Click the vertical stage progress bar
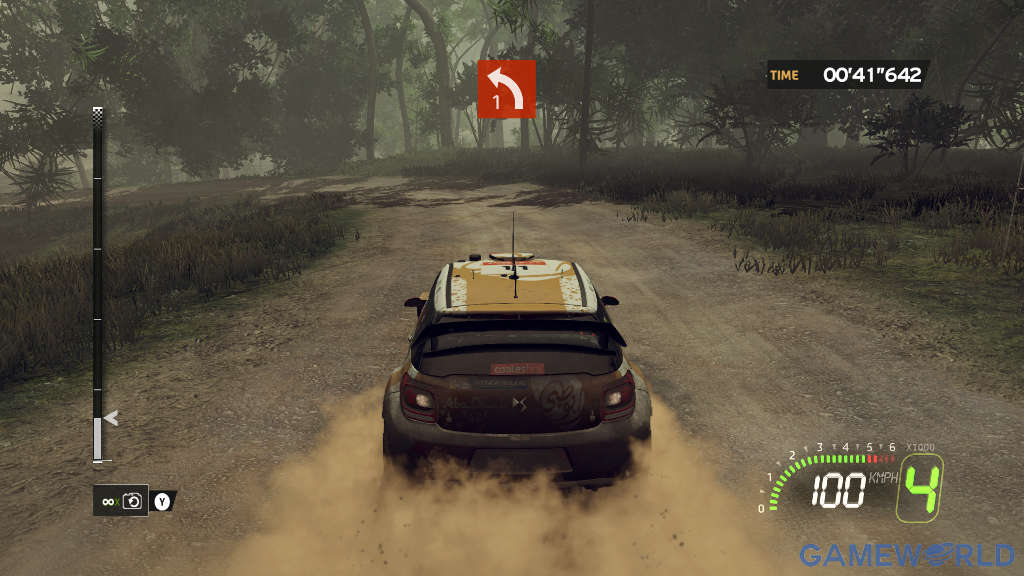Screen dimensions: 1024x576 click(x=98, y=285)
